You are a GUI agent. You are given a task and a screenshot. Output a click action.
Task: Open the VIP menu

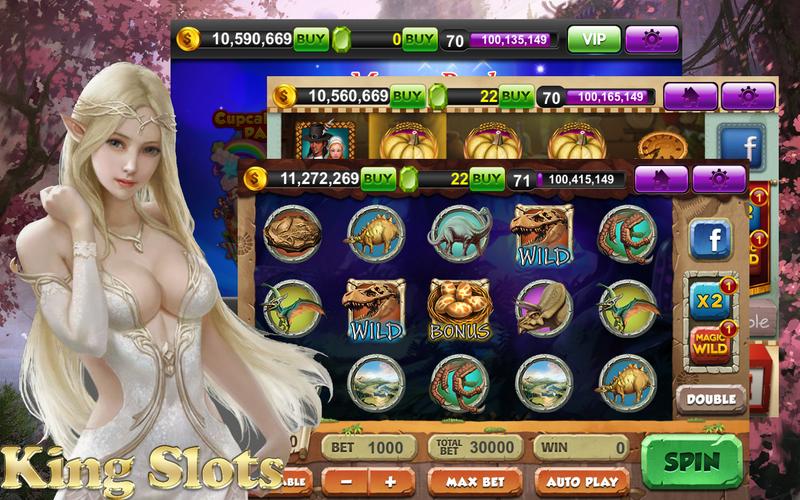click(594, 39)
